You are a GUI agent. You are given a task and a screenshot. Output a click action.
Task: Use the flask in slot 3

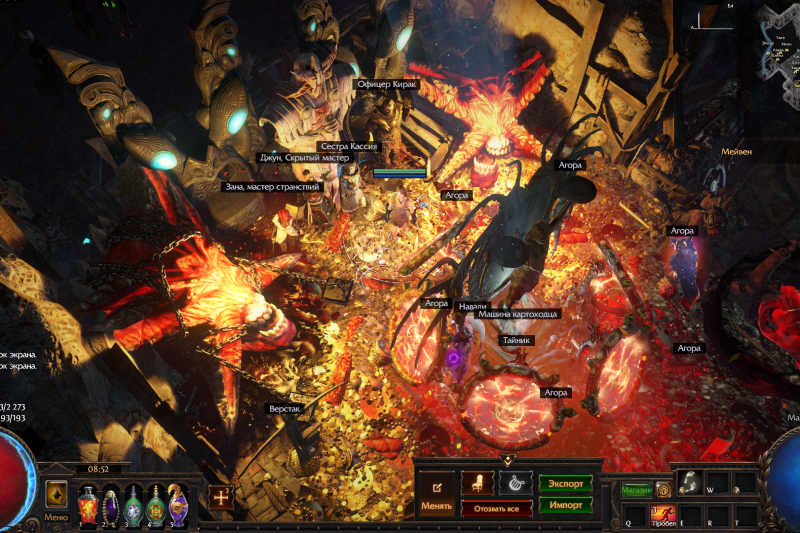[x=133, y=504]
